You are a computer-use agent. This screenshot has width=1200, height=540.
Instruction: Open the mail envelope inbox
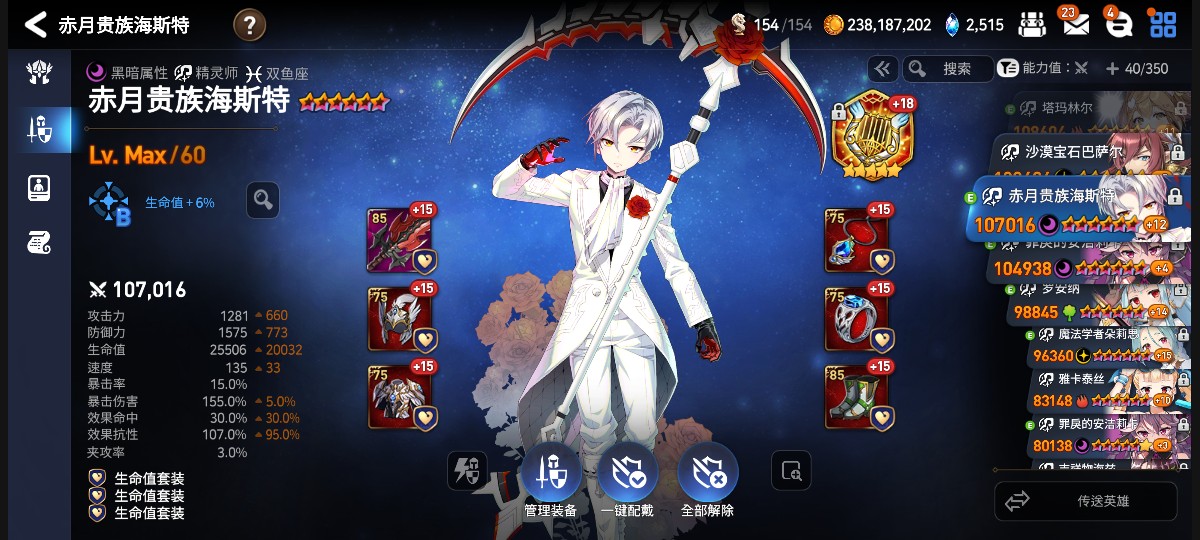pos(1075,24)
